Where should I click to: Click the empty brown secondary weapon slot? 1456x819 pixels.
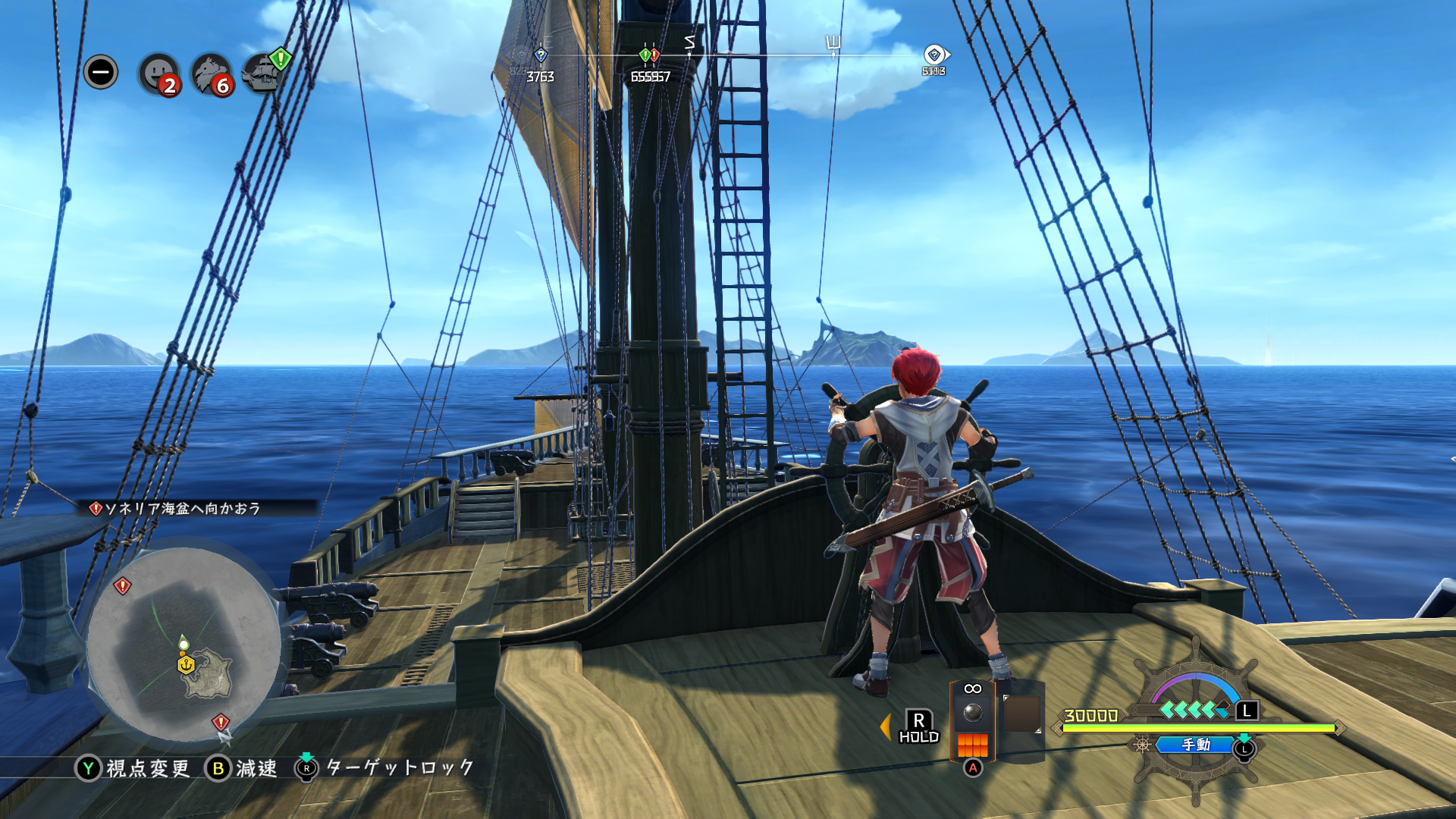1021,714
